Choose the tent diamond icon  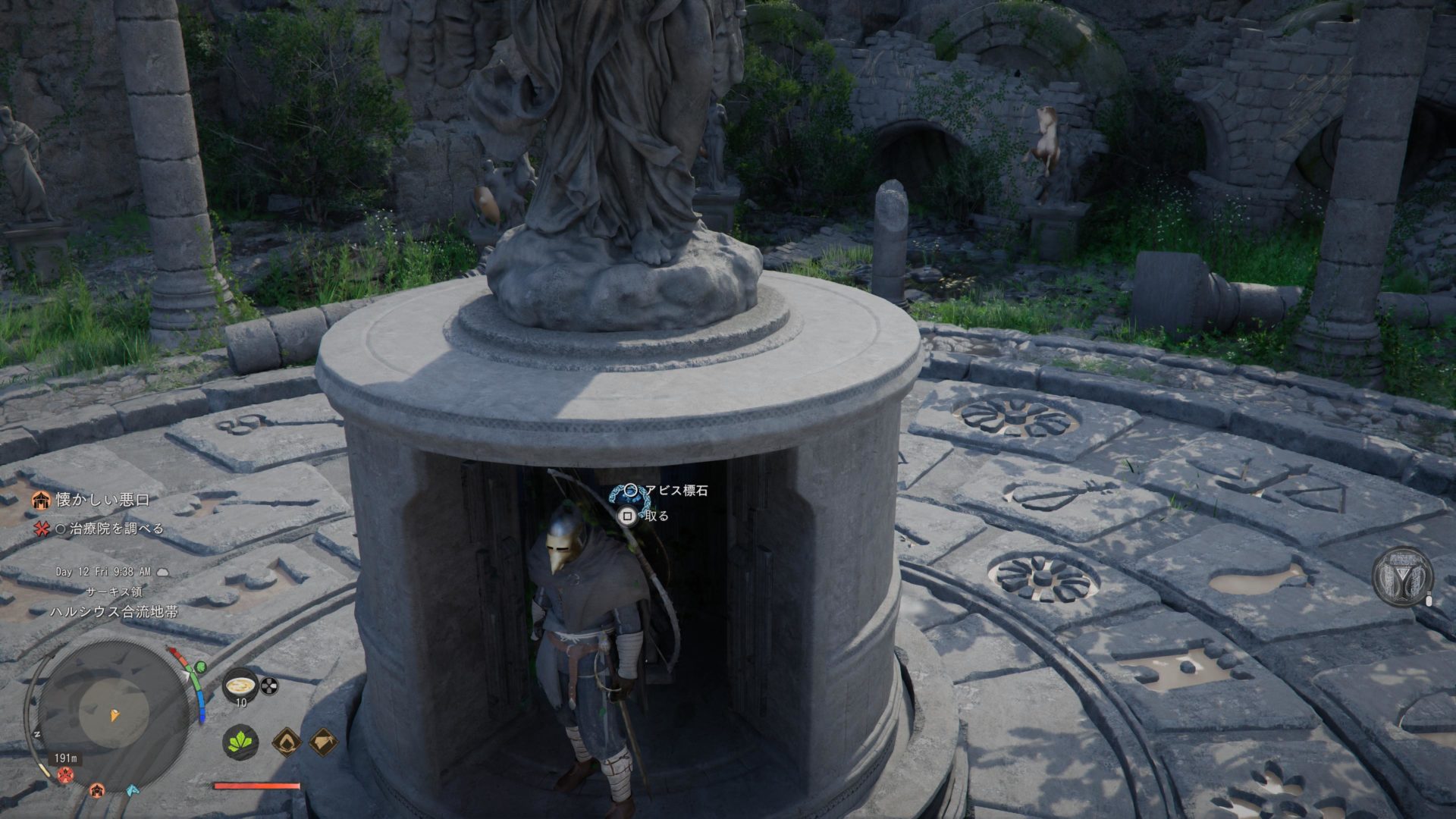click(x=324, y=741)
